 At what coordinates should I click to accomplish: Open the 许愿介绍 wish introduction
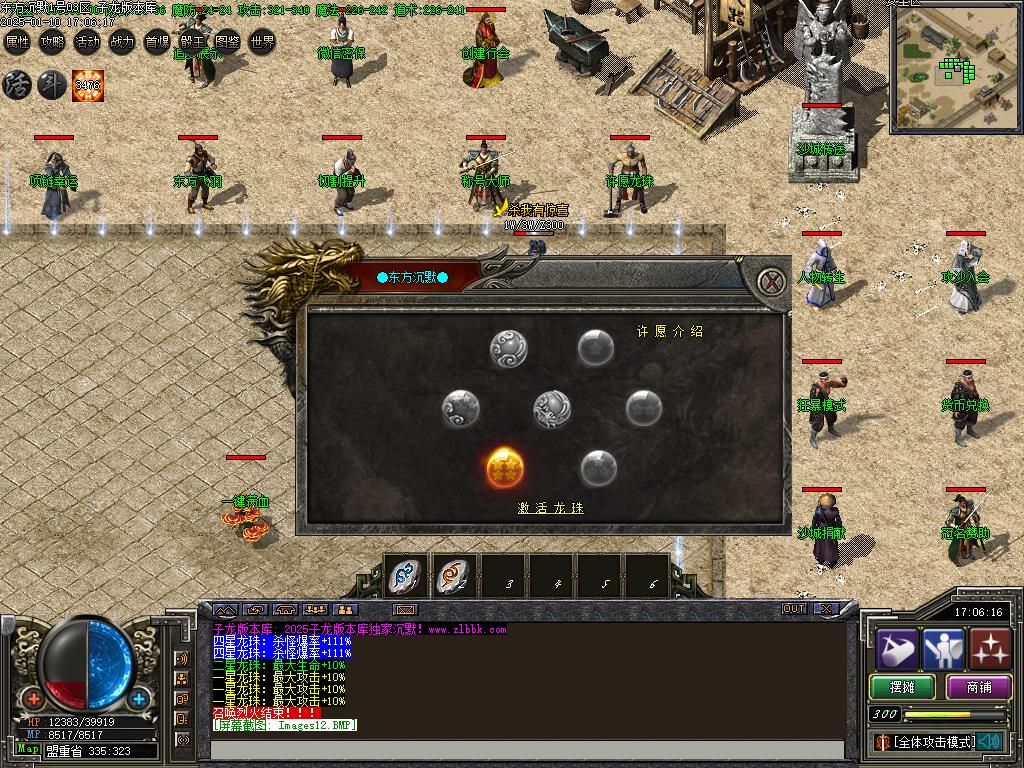pos(670,331)
